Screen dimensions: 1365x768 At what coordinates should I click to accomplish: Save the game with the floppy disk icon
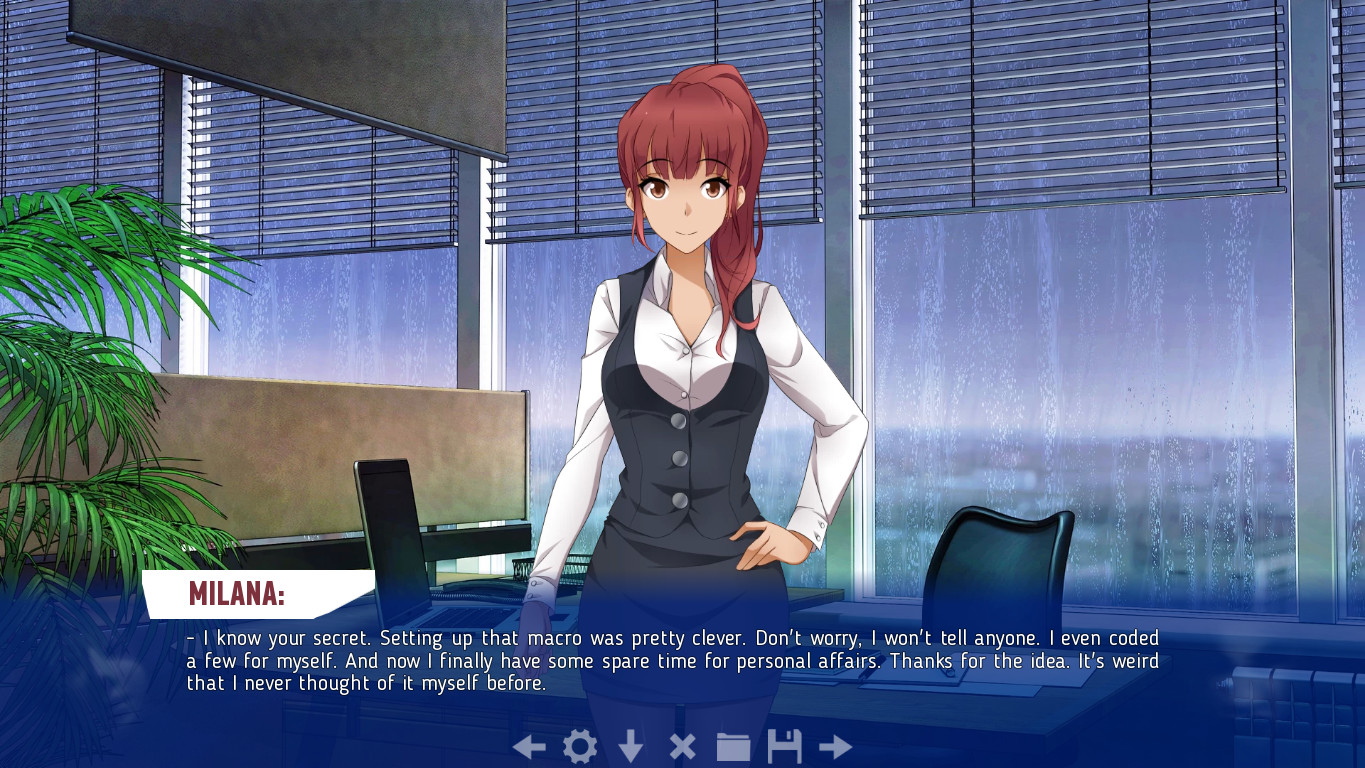(x=784, y=747)
